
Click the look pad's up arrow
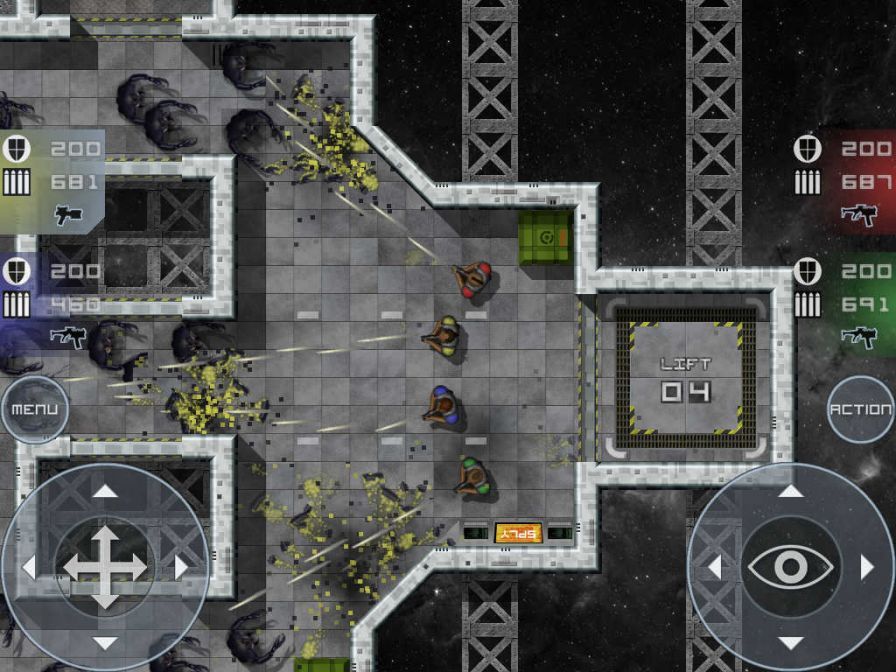tap(790, 490)
